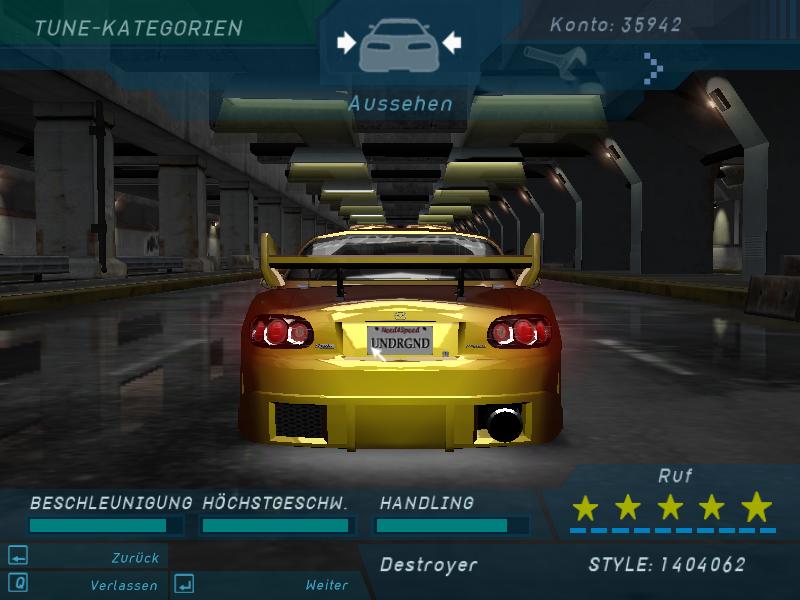This screenshot has width=800, height=600.
Task: Go back with Zurück
Action: click(x=133, y=558)
